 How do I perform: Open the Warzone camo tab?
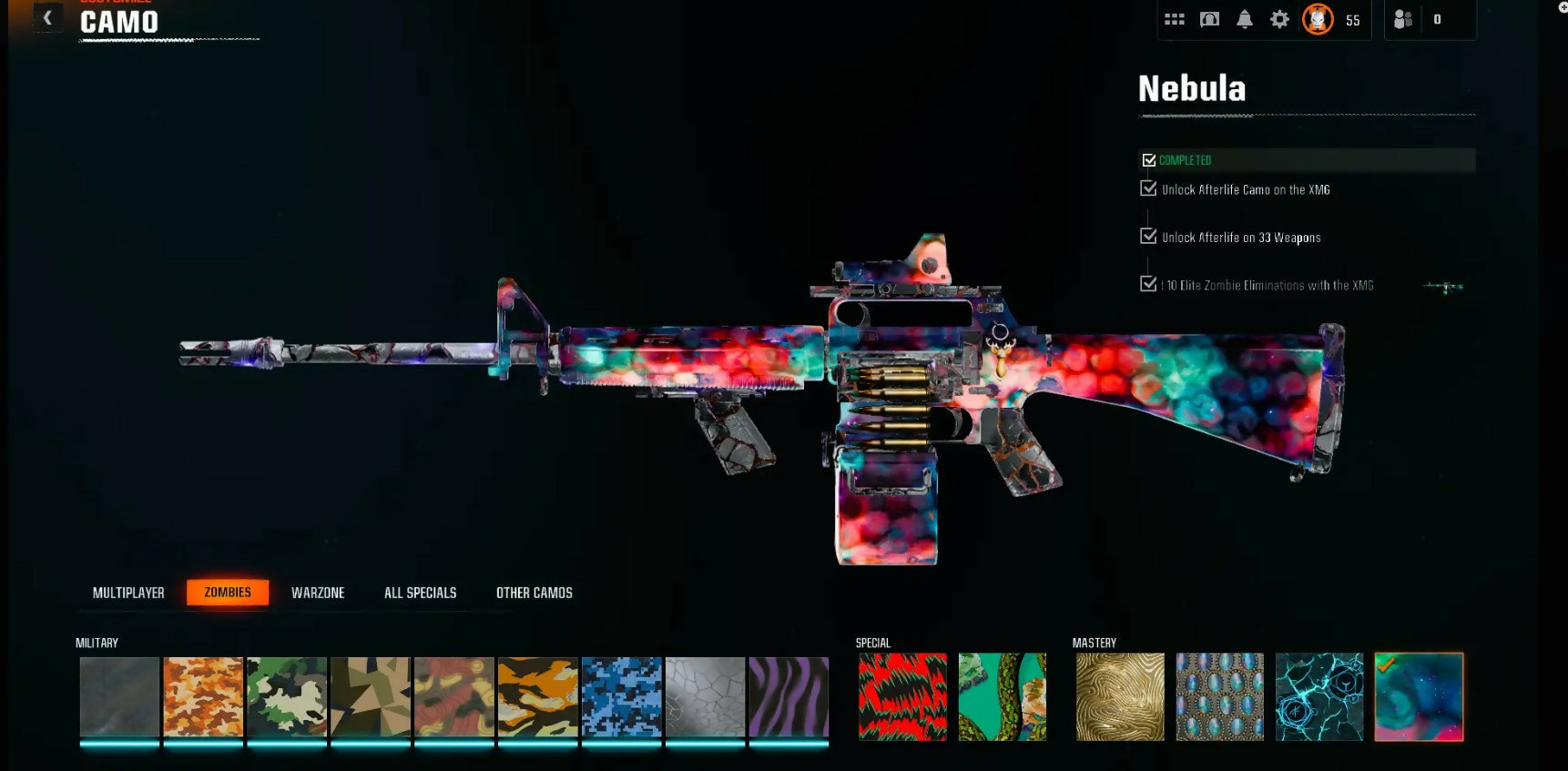point(318,593)
